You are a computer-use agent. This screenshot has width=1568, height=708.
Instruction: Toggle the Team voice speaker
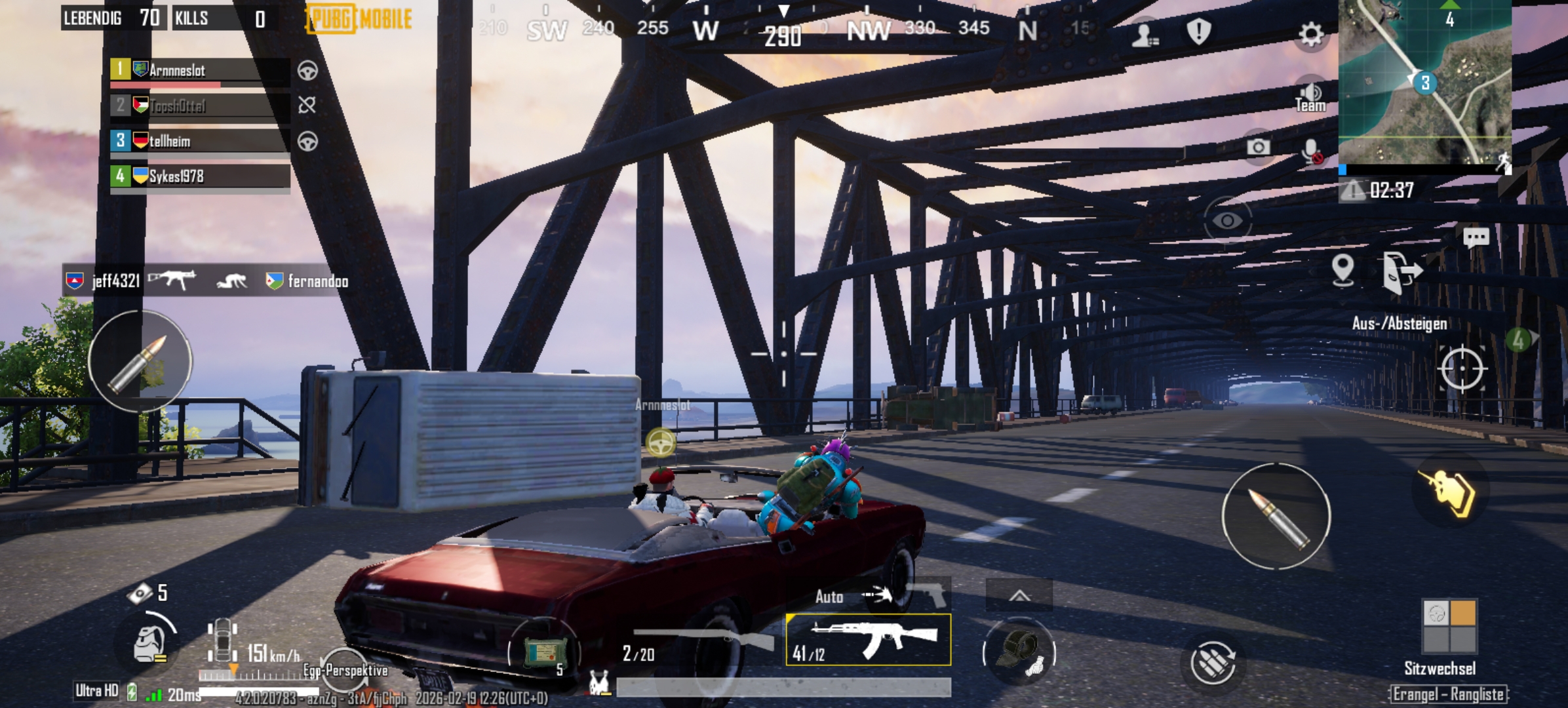click(x=1310, y=97)
